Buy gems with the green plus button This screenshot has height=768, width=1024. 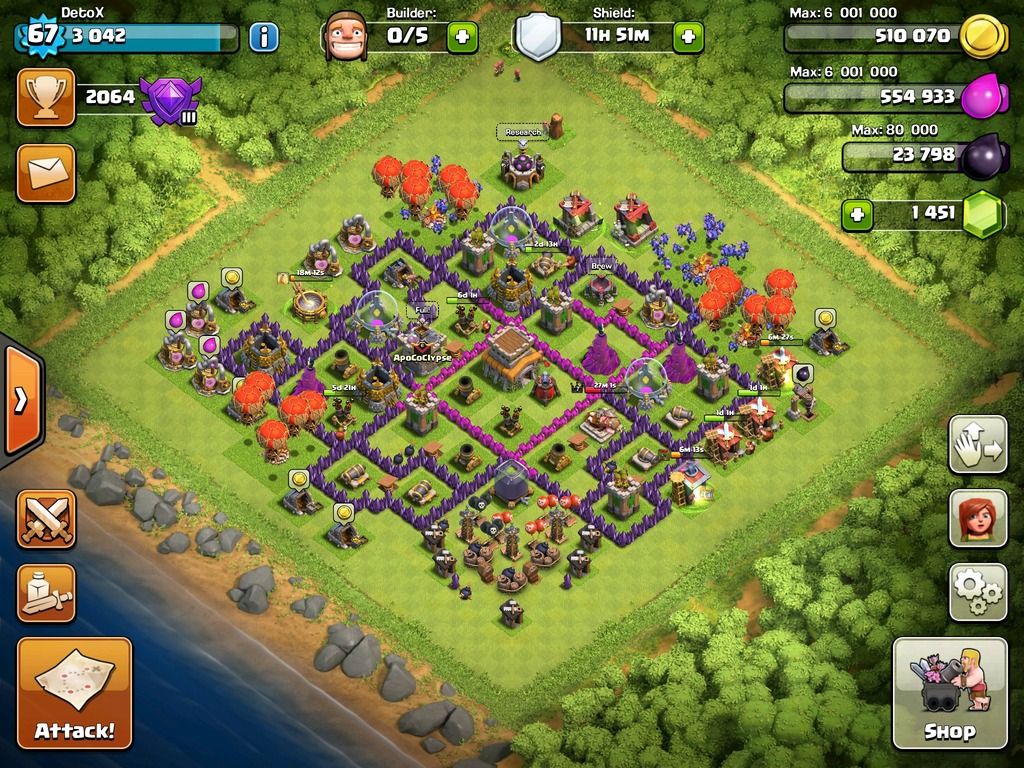(x=856, y=213)
